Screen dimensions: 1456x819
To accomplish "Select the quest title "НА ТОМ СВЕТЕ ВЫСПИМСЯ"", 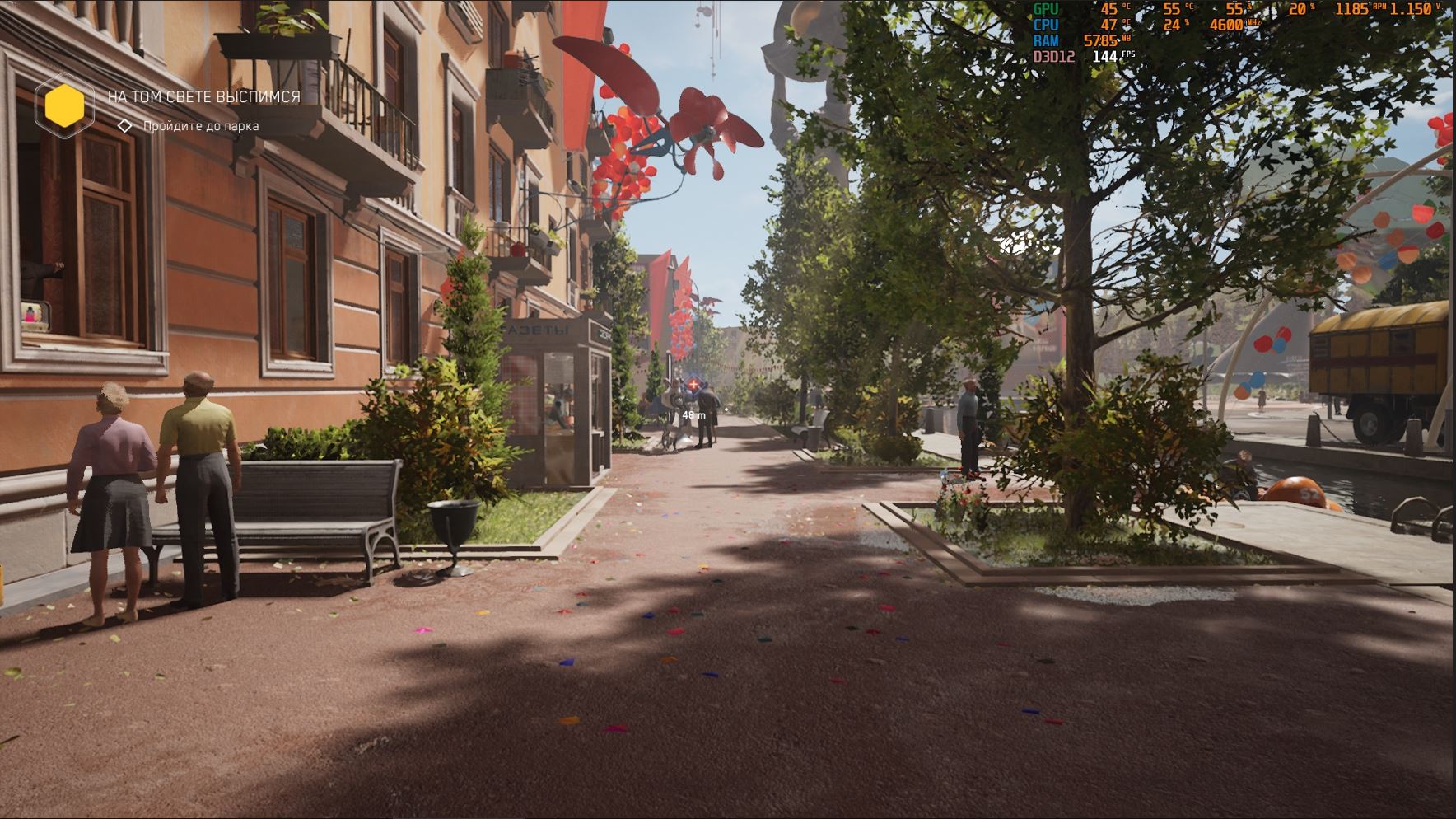I will click(203, 96).
